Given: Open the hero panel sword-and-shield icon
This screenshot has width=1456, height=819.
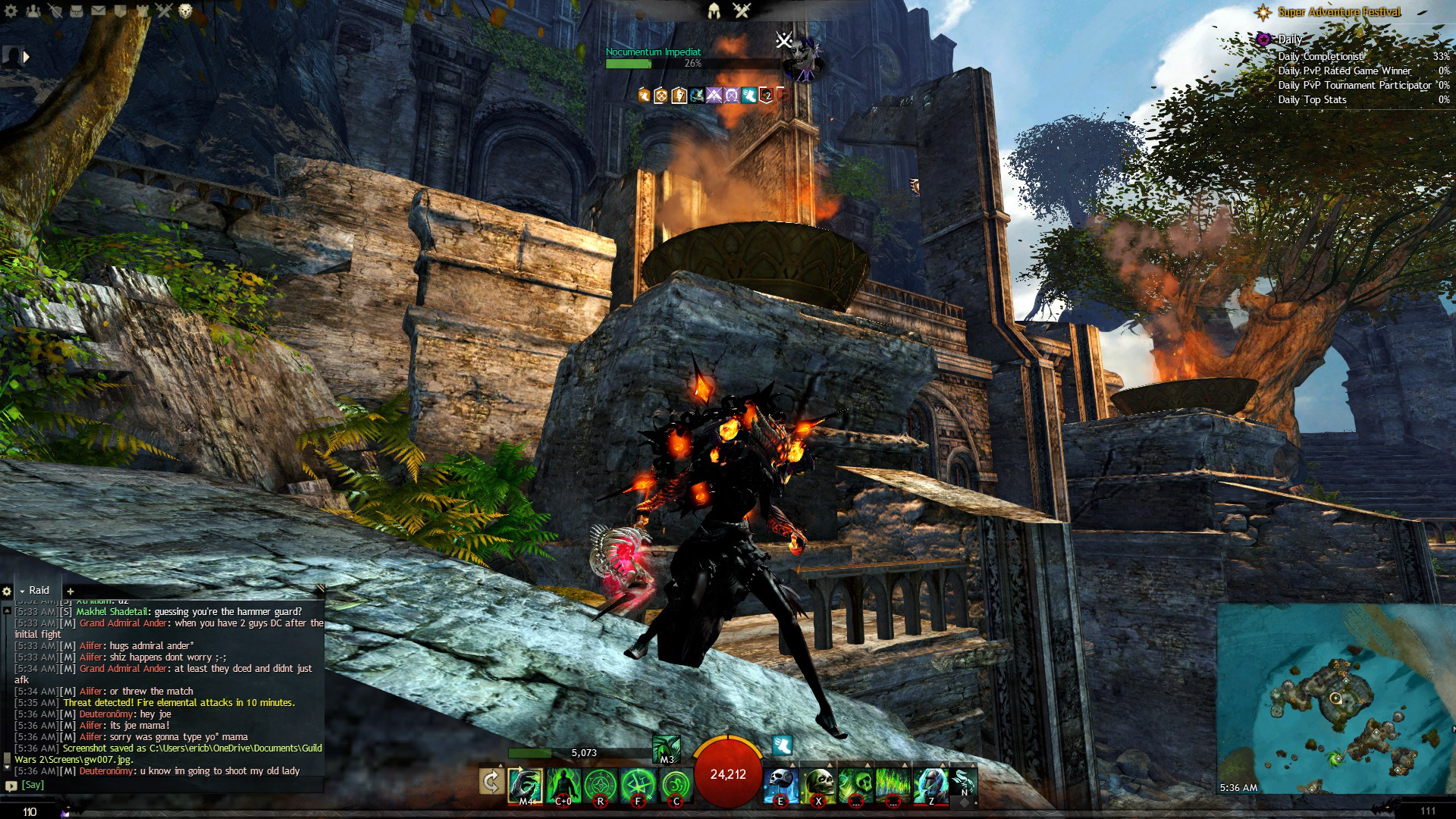Looking at the screenshot, I should coord(55,11).
